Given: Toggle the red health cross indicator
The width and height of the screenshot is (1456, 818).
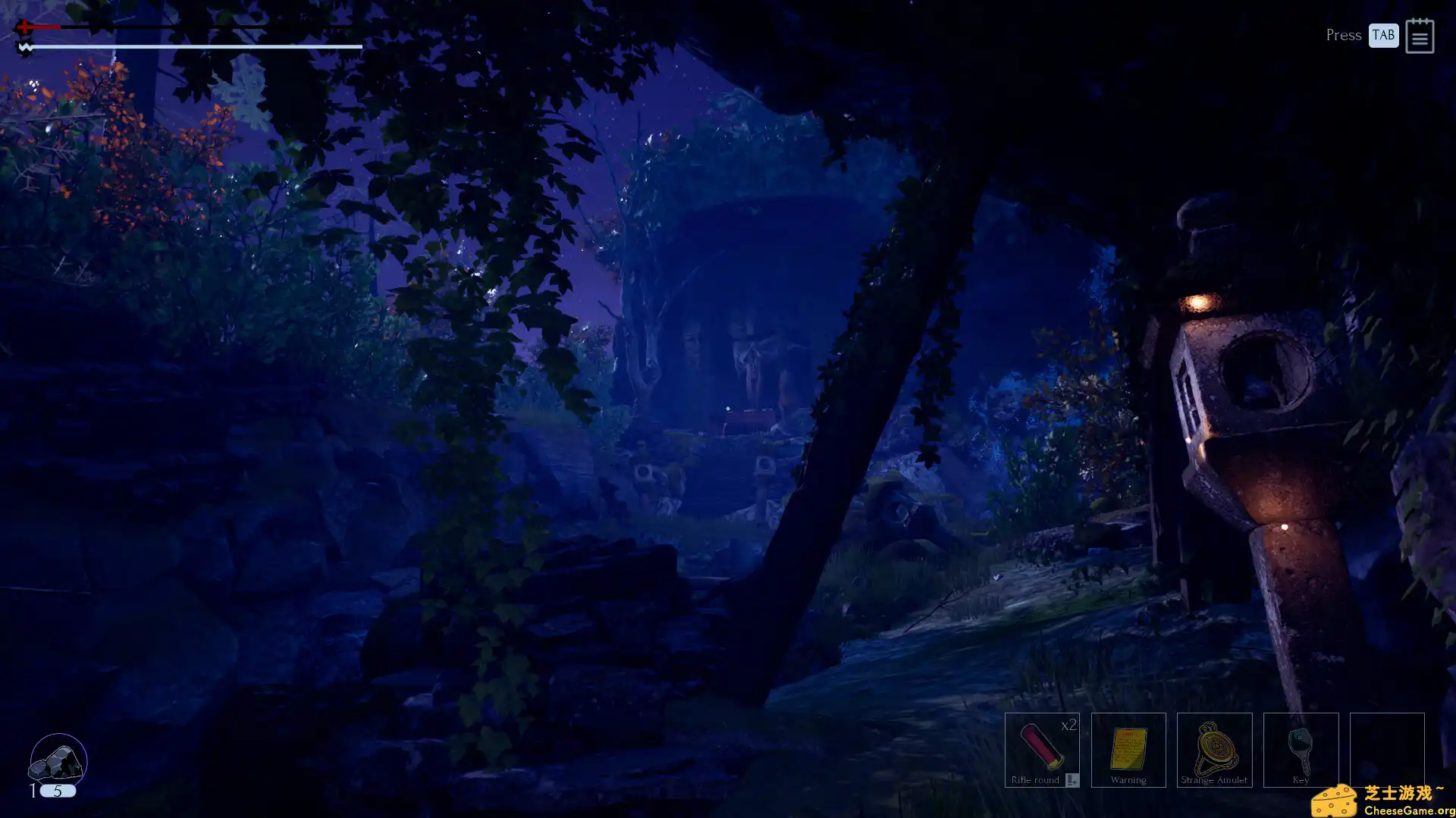Looking at the screenshot, I should pyautogui.click(x=24, y=27).
